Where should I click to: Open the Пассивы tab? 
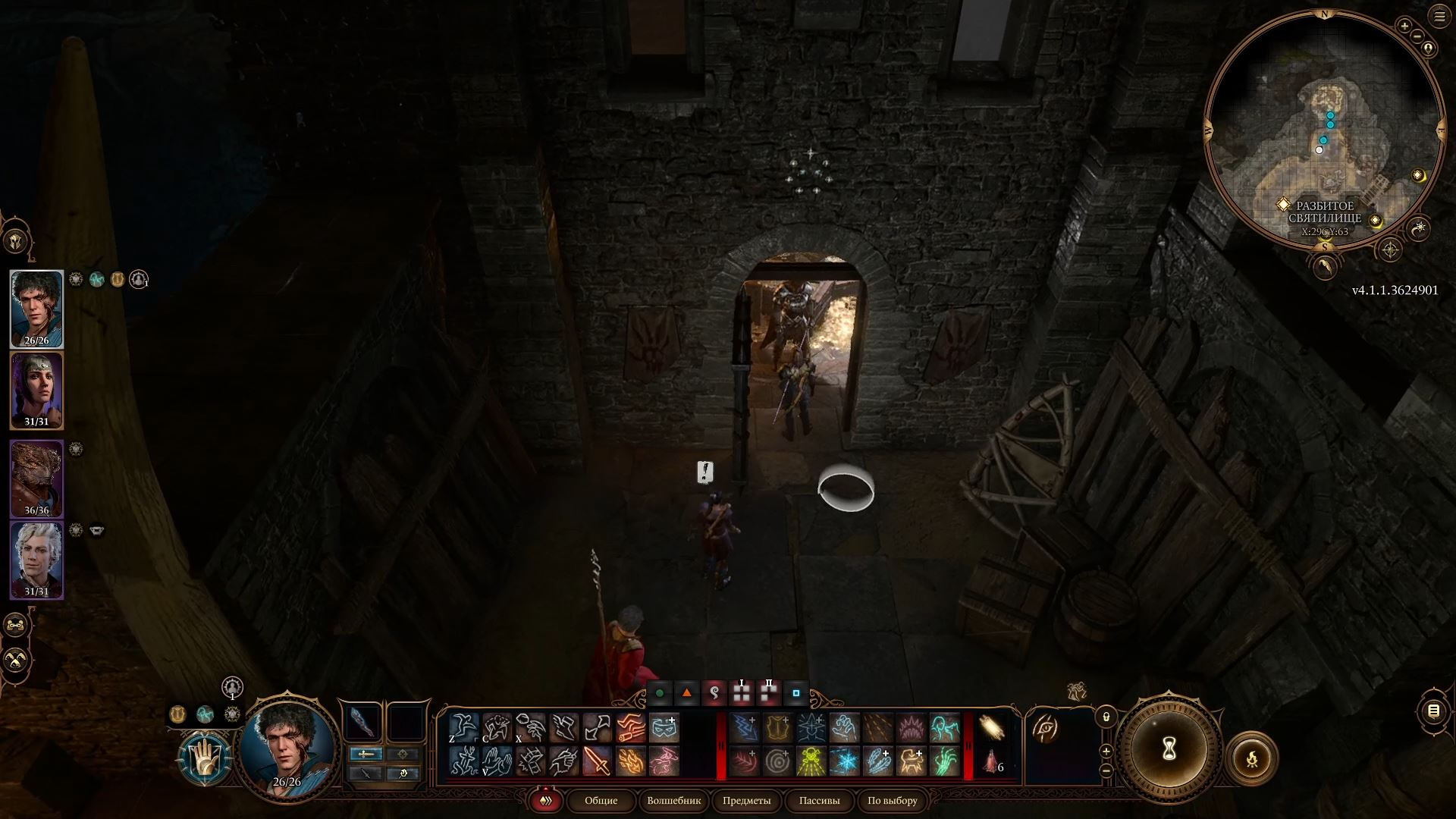click(x=819, y=801)
